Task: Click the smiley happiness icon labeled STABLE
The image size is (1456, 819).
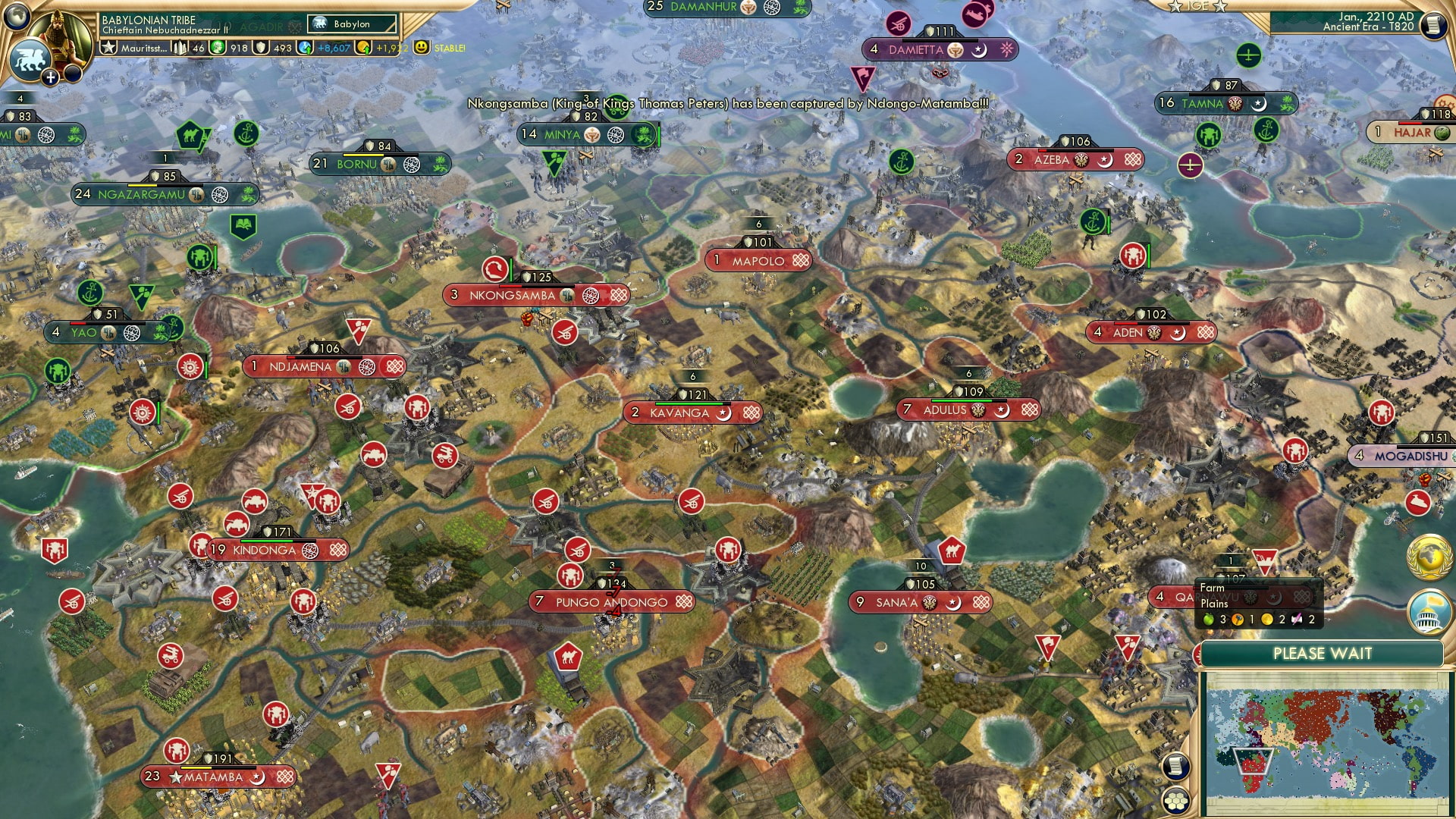Action: [x=419, y=48]
